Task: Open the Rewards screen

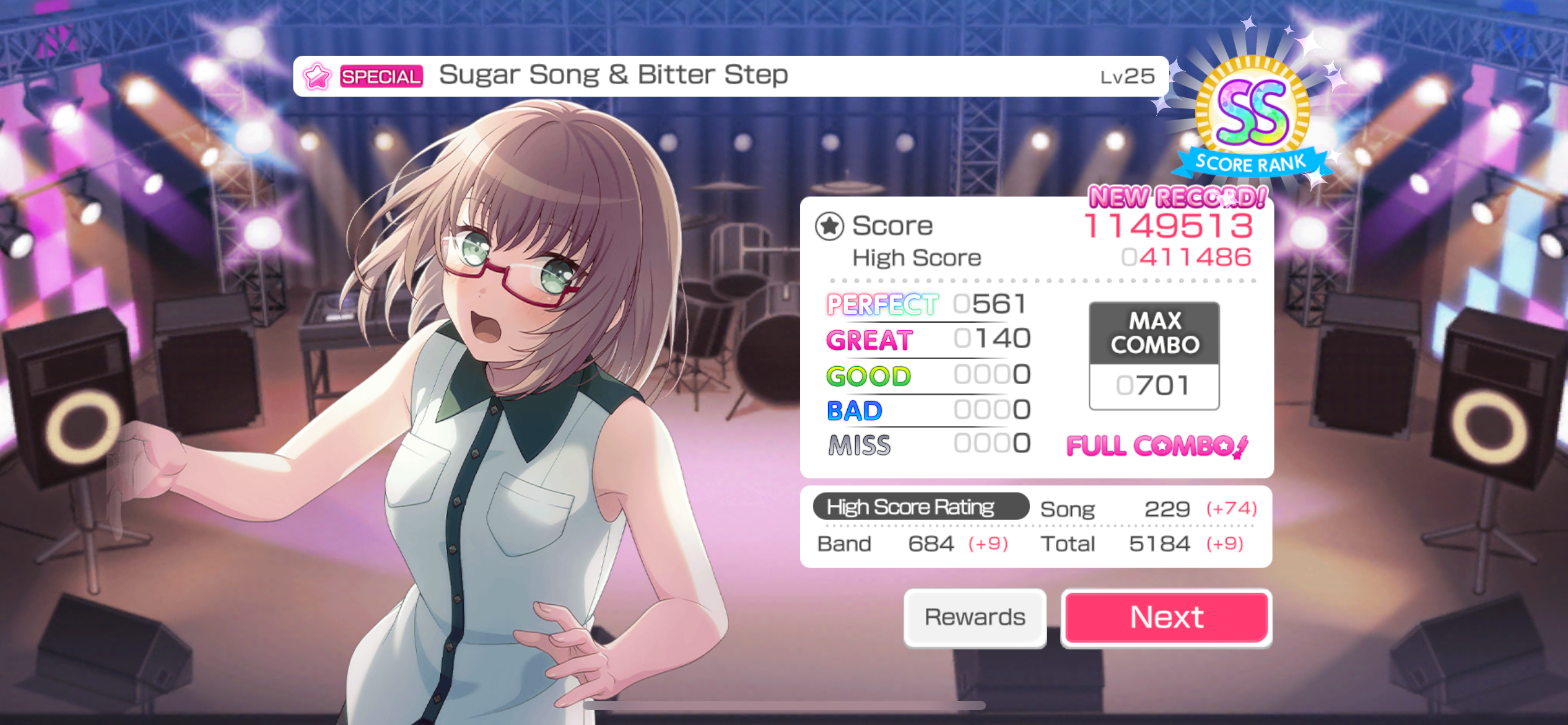Action: click(x=975, y=618)
